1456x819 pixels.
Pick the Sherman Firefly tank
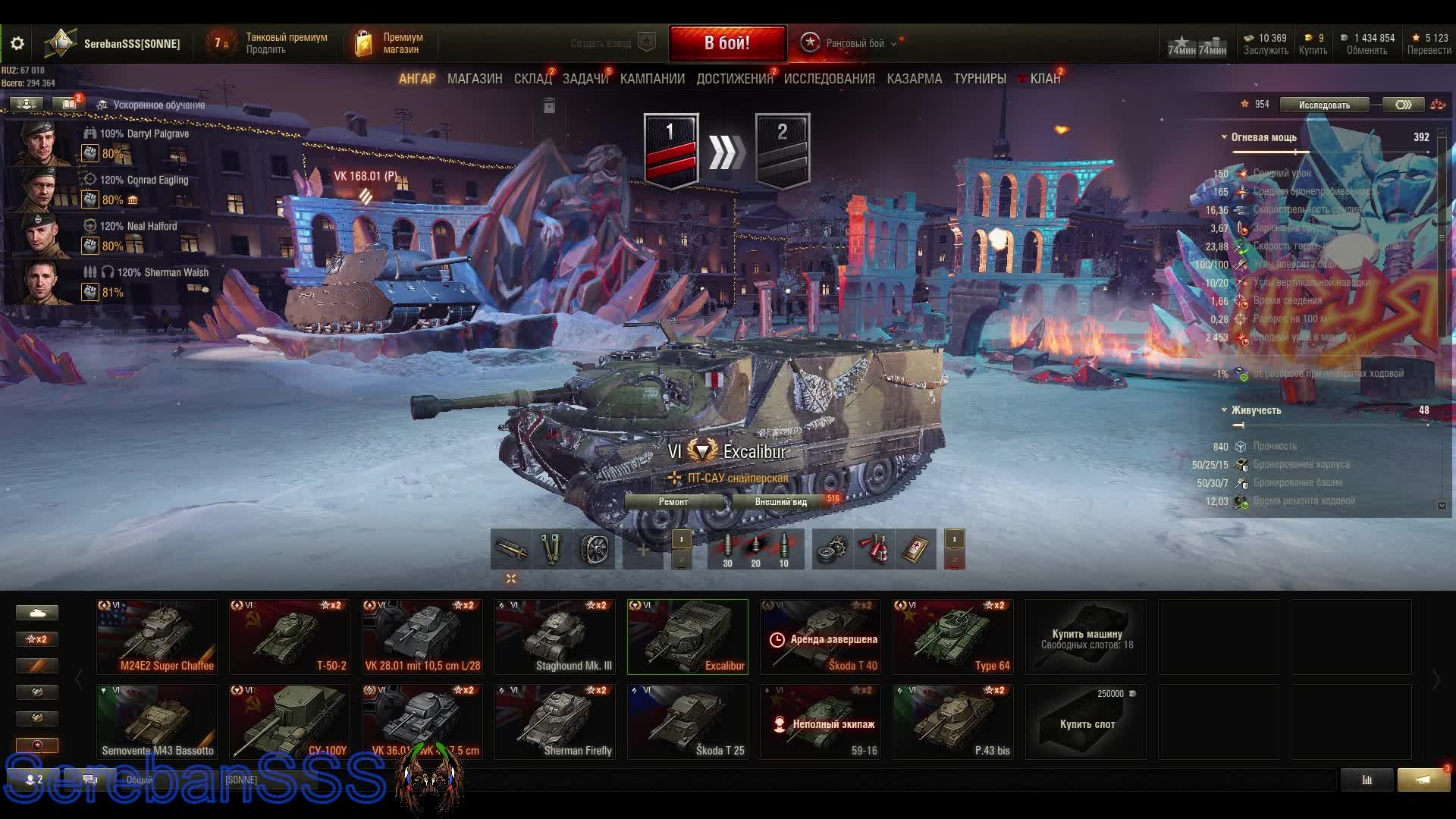point(555,722)
